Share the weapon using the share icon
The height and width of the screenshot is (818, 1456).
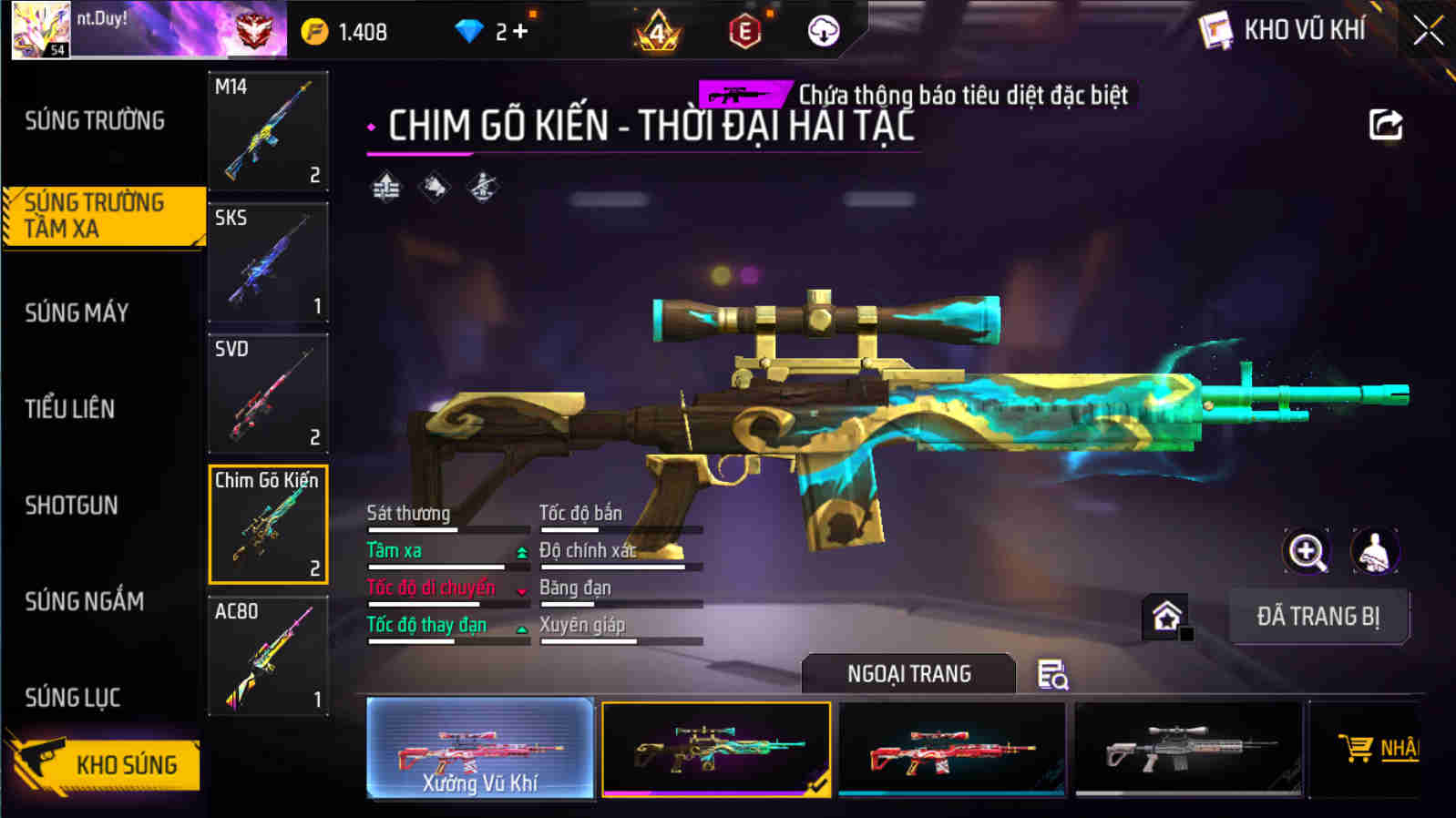(1386, 125)
